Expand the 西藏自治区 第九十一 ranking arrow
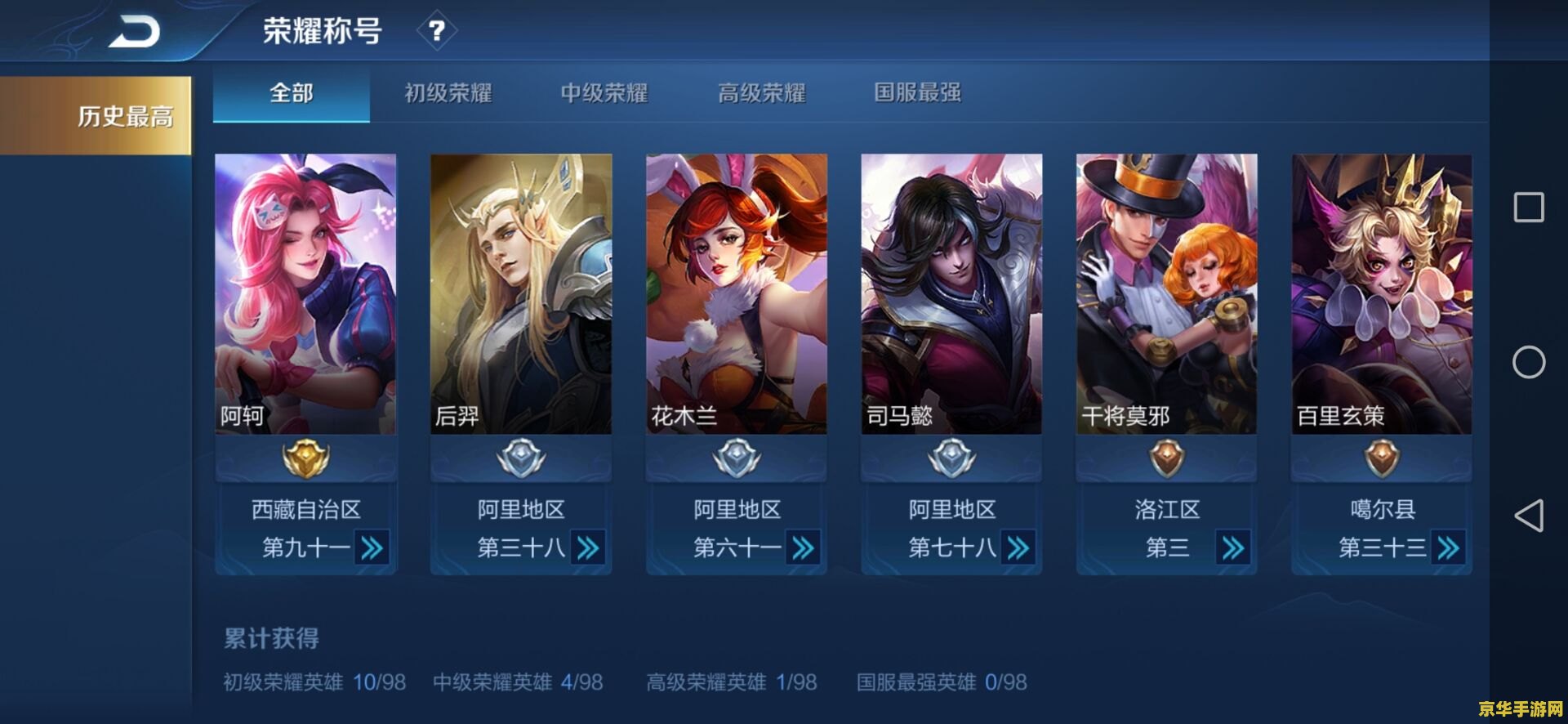 [372, 547]
